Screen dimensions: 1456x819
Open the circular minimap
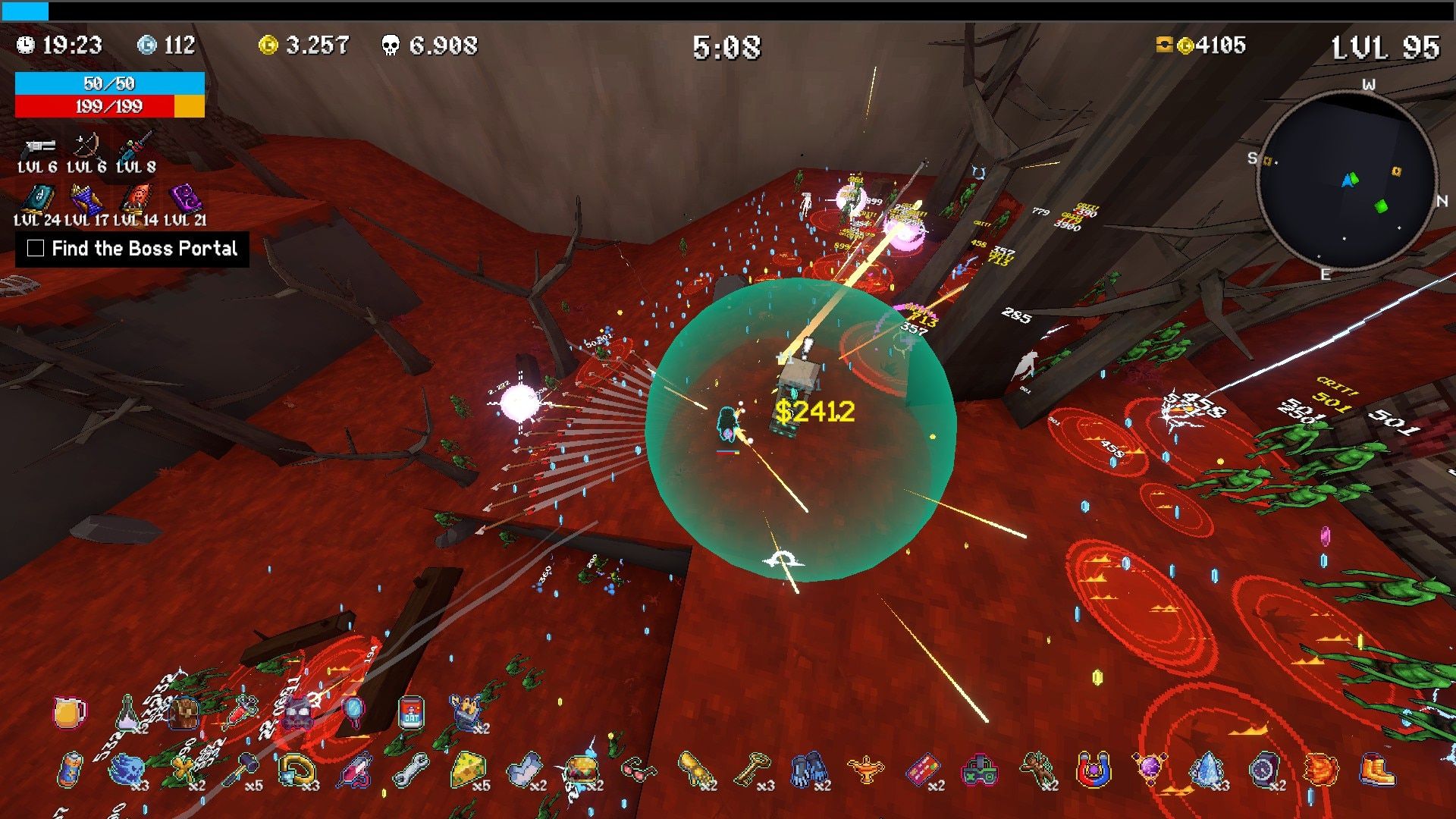pos(1347,180)
